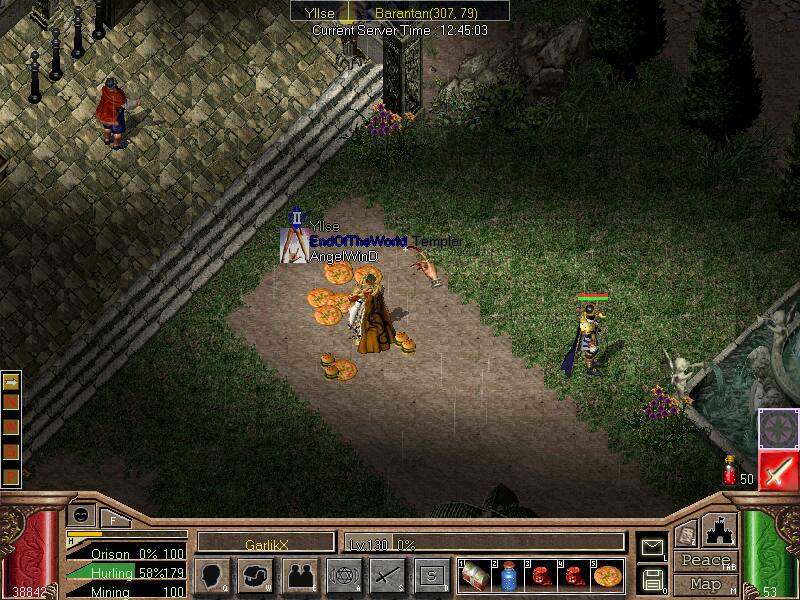This screenshot has height=600, width=800.
Task: Switch to the F tab
Action: tap(113, 519)
